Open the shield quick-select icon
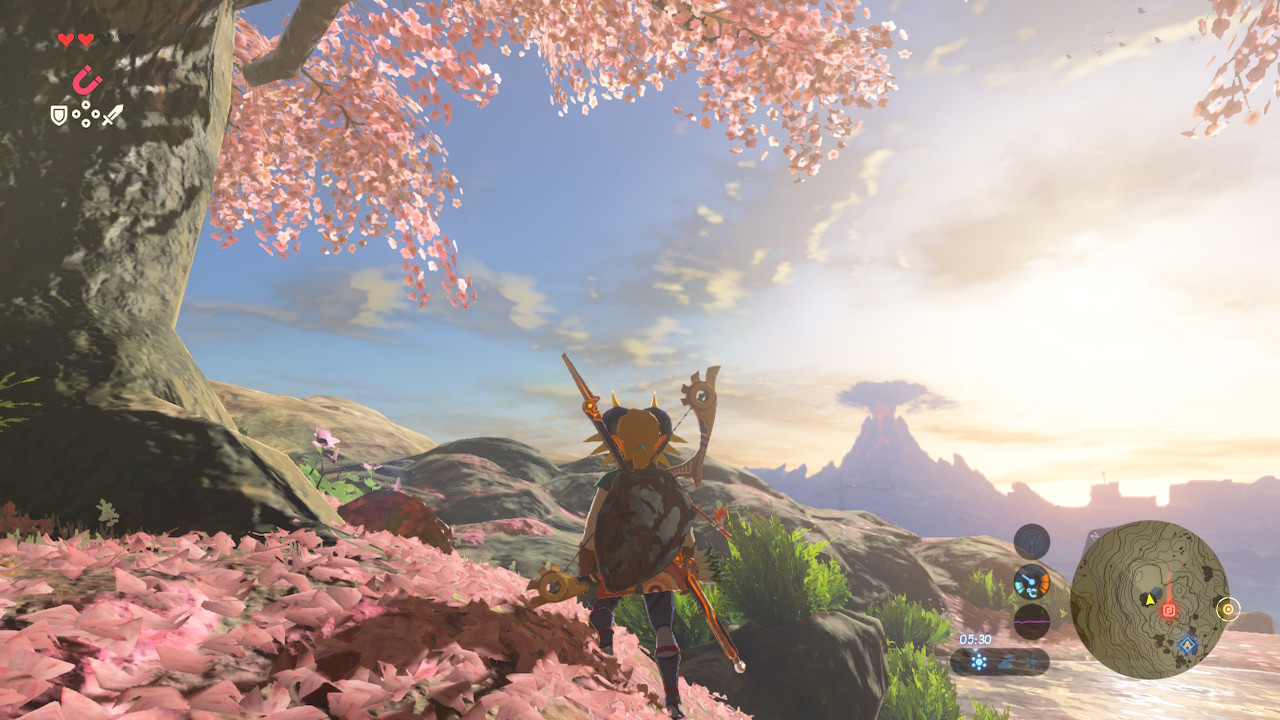This screenshot has height=720, width=1280. [x=59, y=116]
